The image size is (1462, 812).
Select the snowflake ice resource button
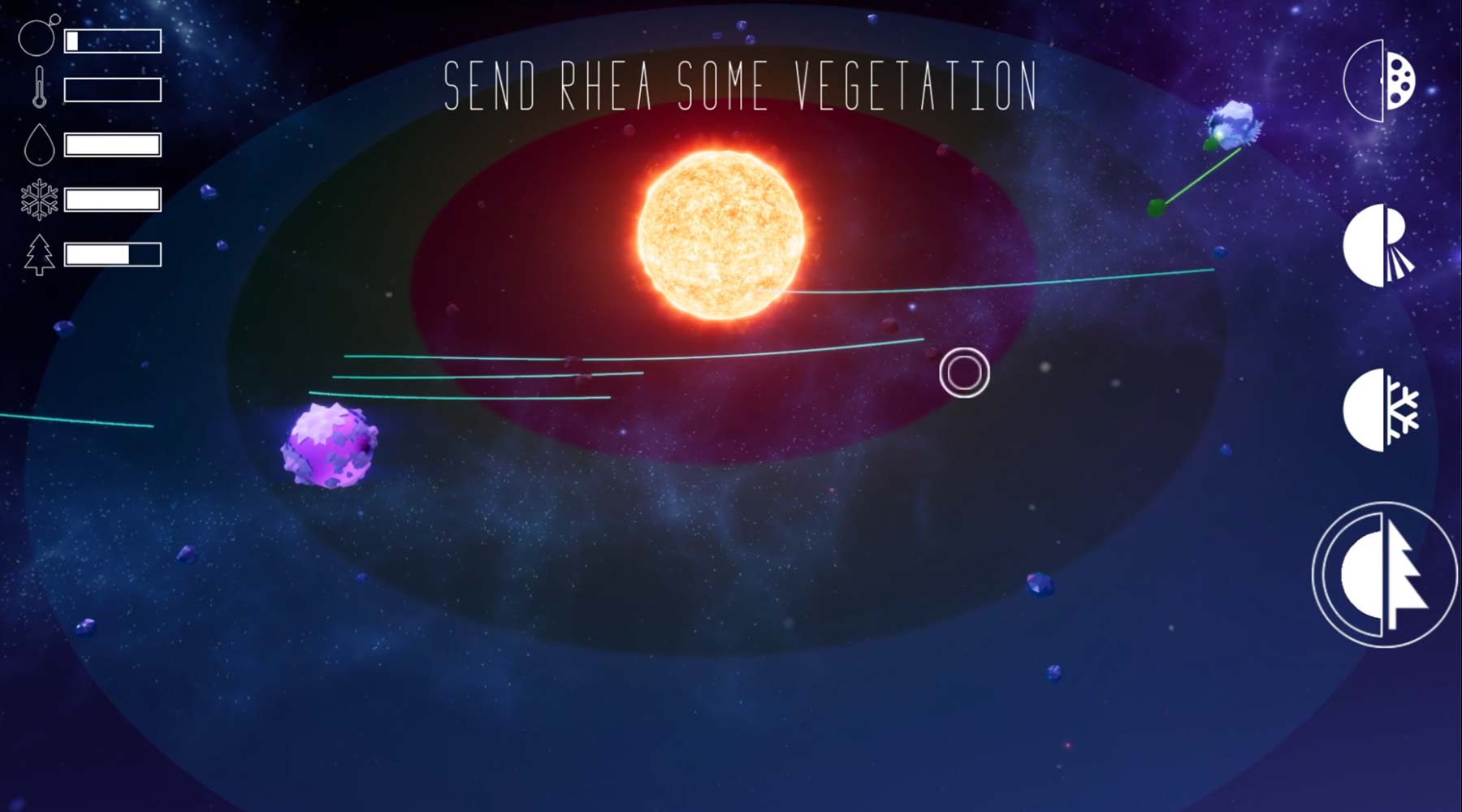tap(1381, 410)
